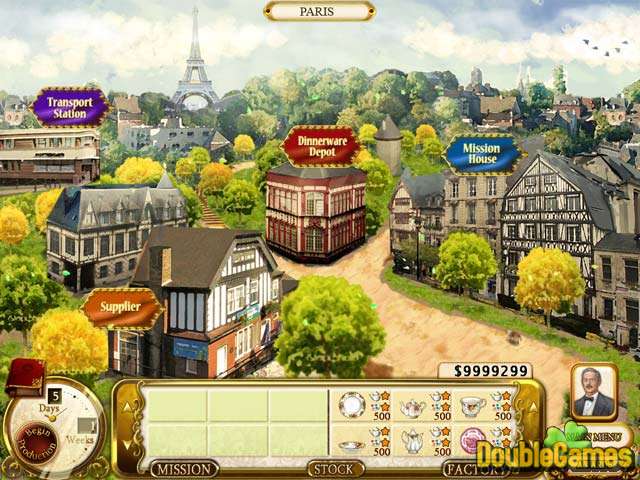Click the gentleman portrait icon
Screen dimensions: 640x480
tap(593, 393)
